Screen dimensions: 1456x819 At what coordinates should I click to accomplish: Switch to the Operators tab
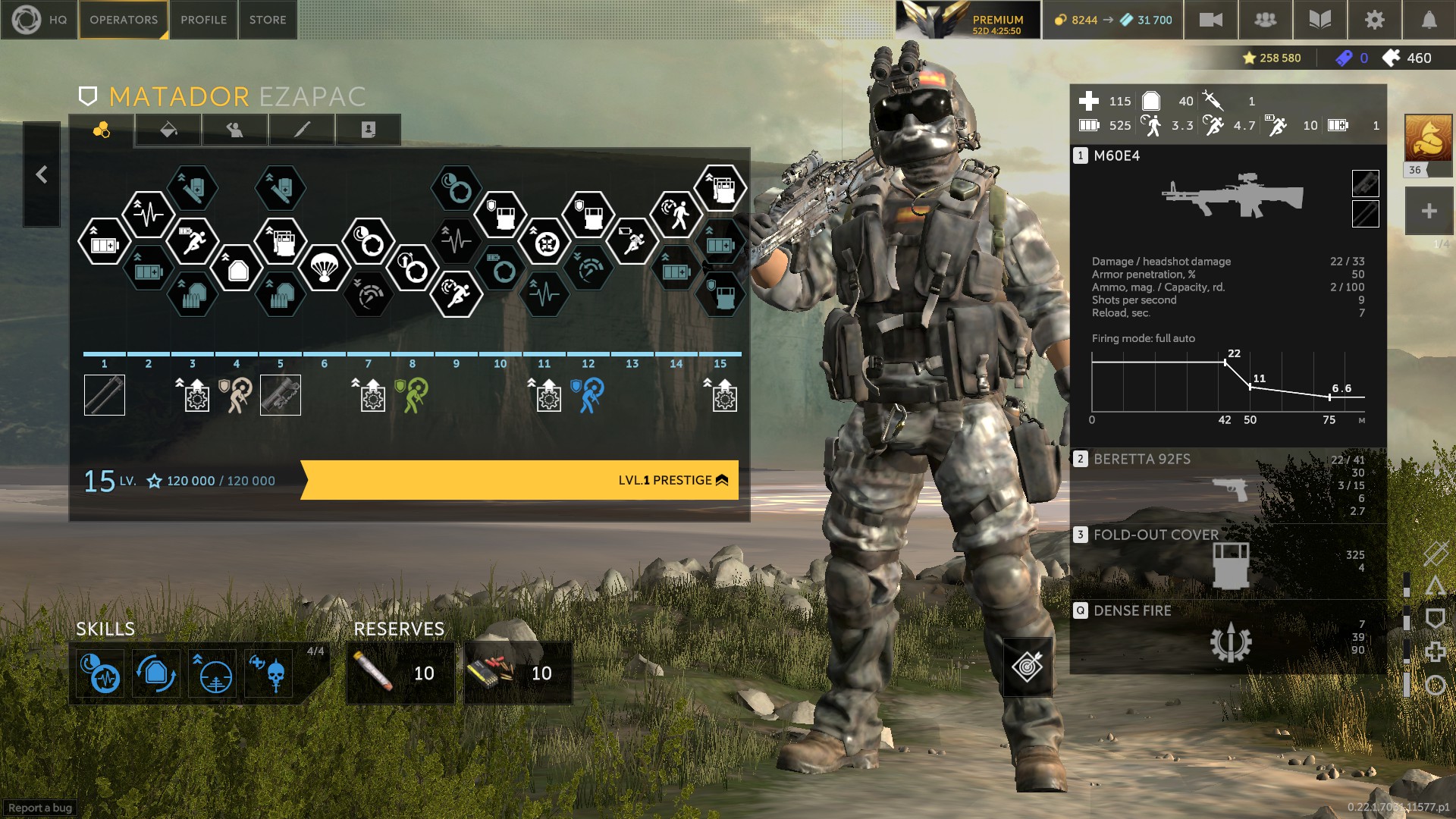124,20
